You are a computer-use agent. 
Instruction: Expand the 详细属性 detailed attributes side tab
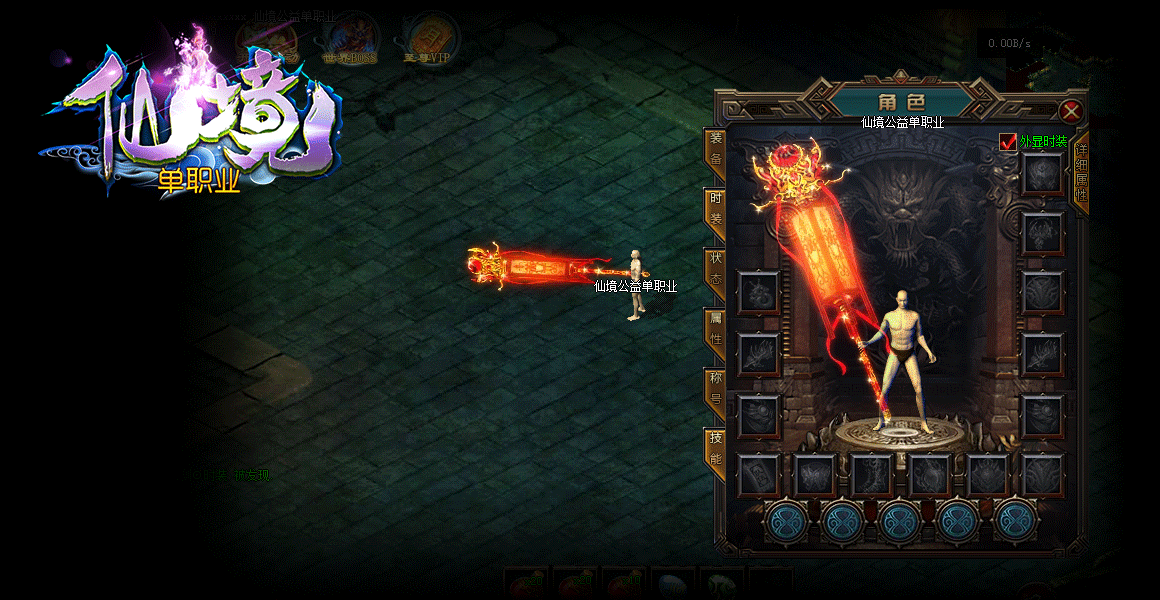pyautogui.click(x=1081, y=171)
